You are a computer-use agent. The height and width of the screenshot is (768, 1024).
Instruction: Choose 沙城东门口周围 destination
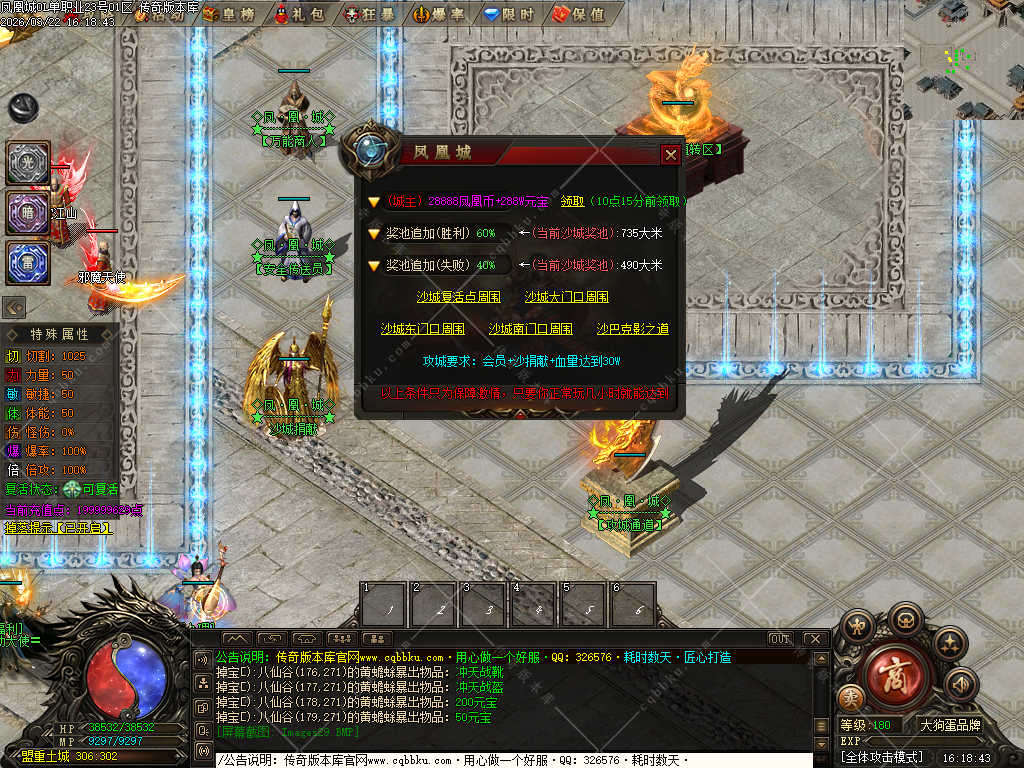(x=422, y=329)
